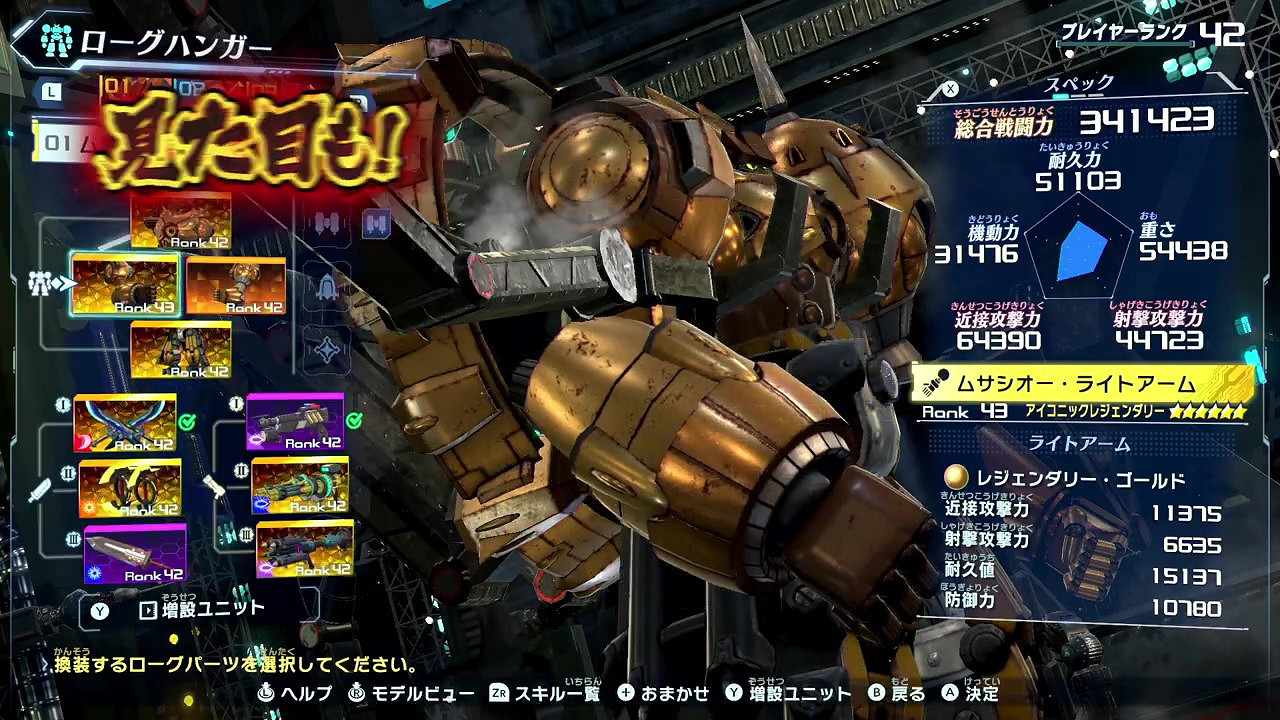The height and width of the screenshot is (720, 1280).
Task: Select the sword icon marking melee weapon slots
Action: 40,488
